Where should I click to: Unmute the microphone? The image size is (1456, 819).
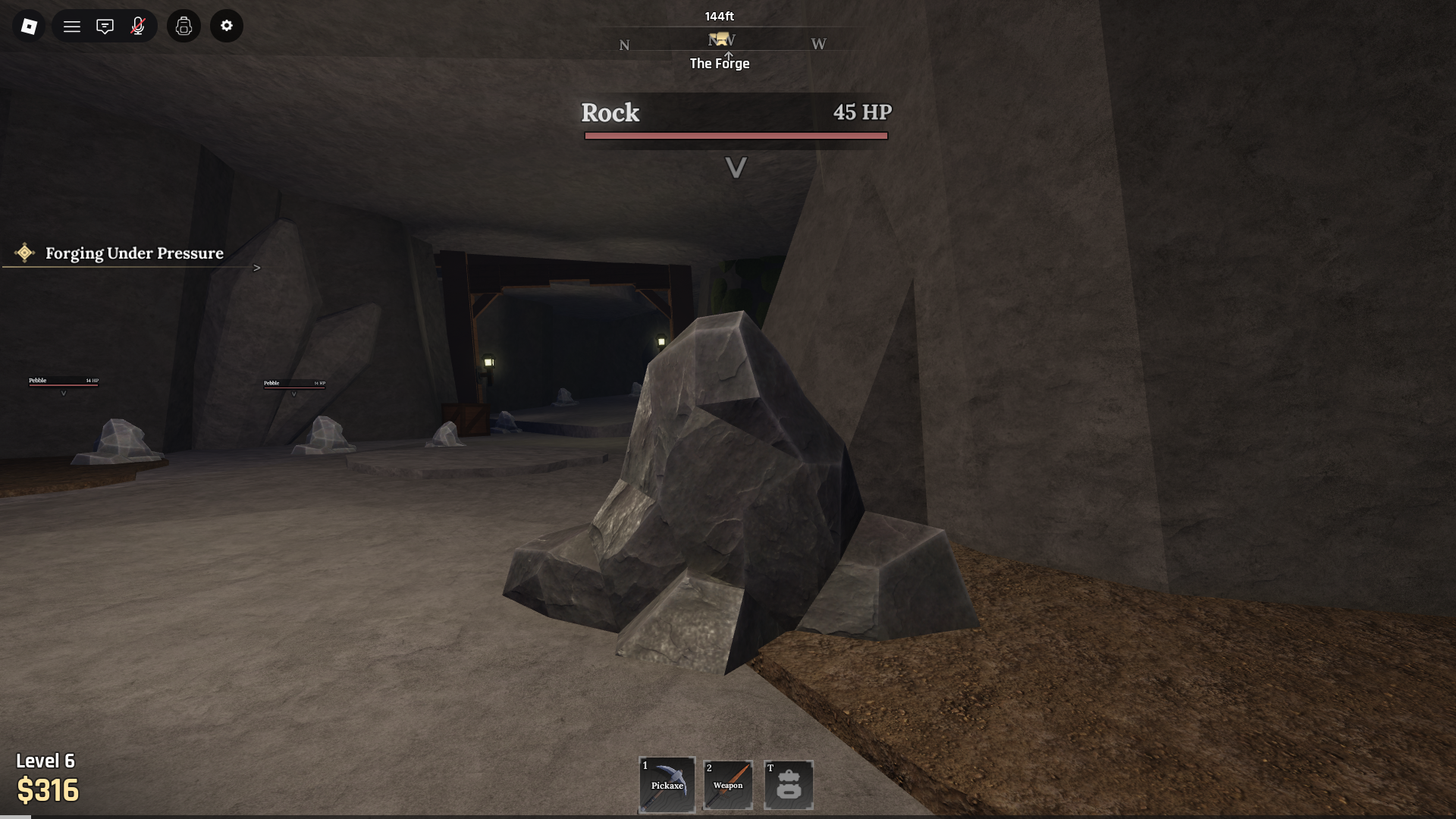click(x=138, y=26)
